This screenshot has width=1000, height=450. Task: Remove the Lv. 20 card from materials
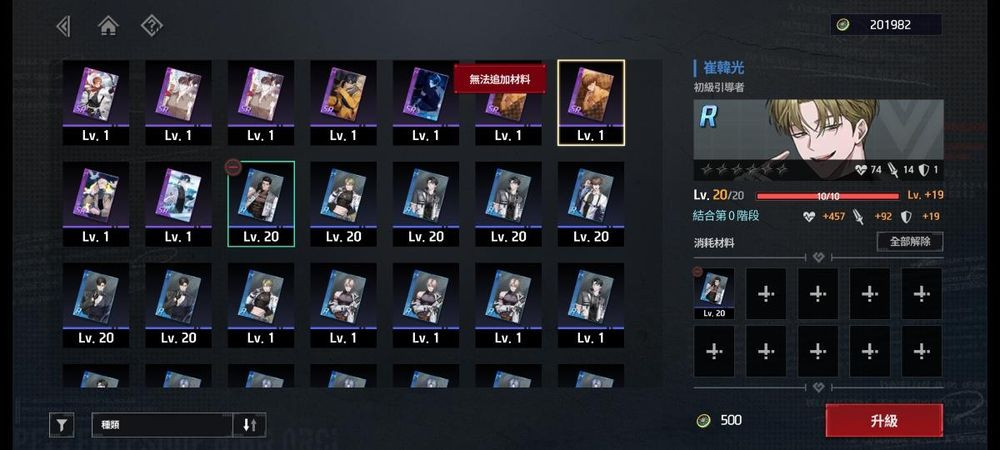pos(713,293)
